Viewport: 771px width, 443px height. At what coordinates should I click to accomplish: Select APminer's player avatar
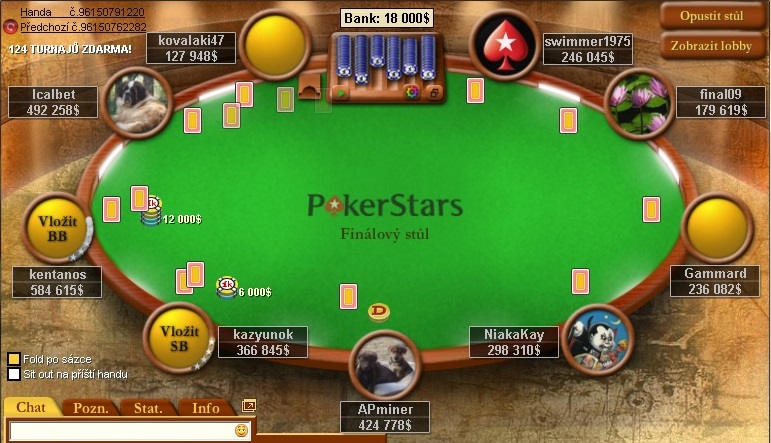tap(385, 363)
